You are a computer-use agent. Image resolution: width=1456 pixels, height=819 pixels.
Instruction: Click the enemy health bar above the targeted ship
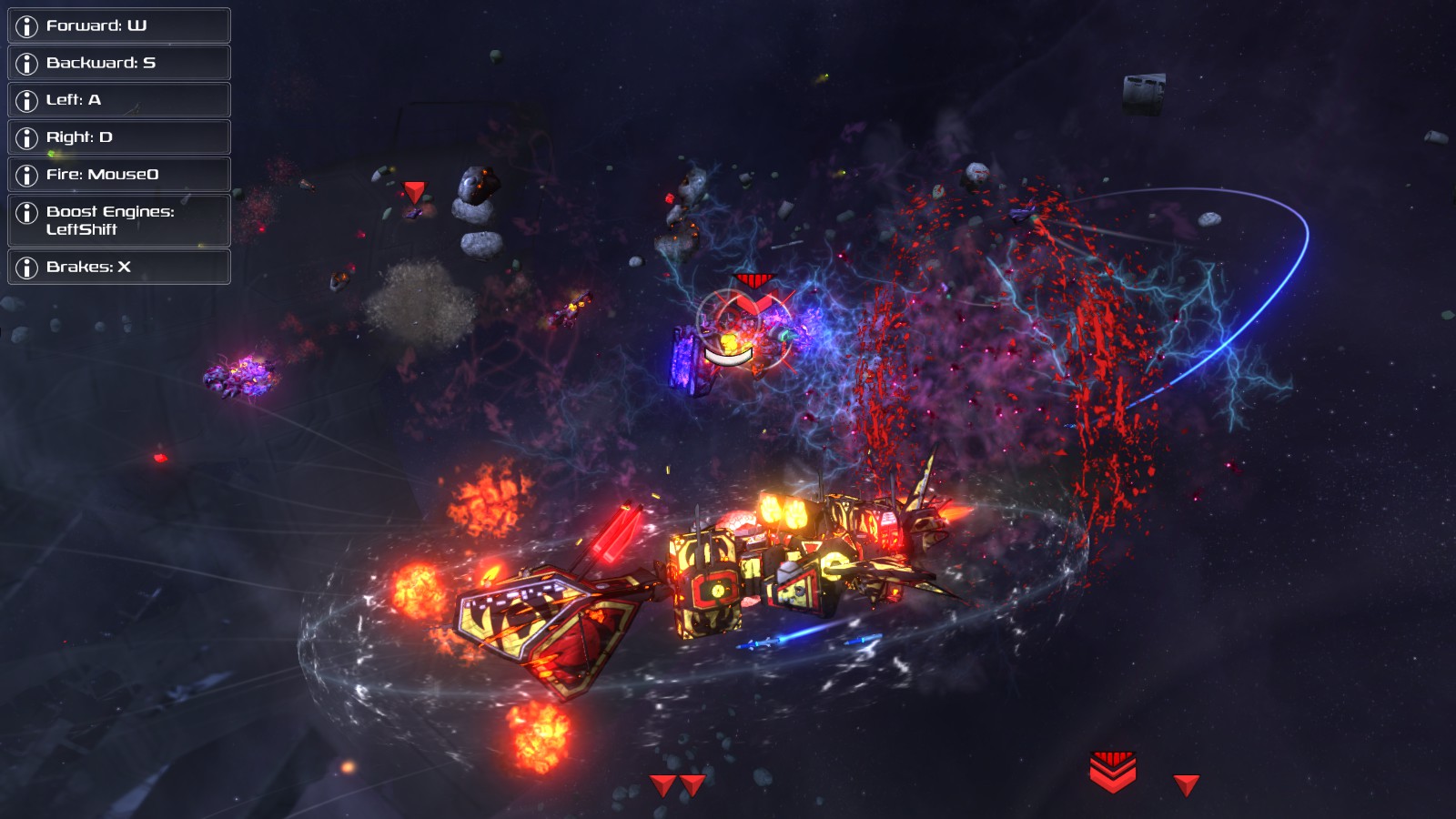click(x=728, y=357)
